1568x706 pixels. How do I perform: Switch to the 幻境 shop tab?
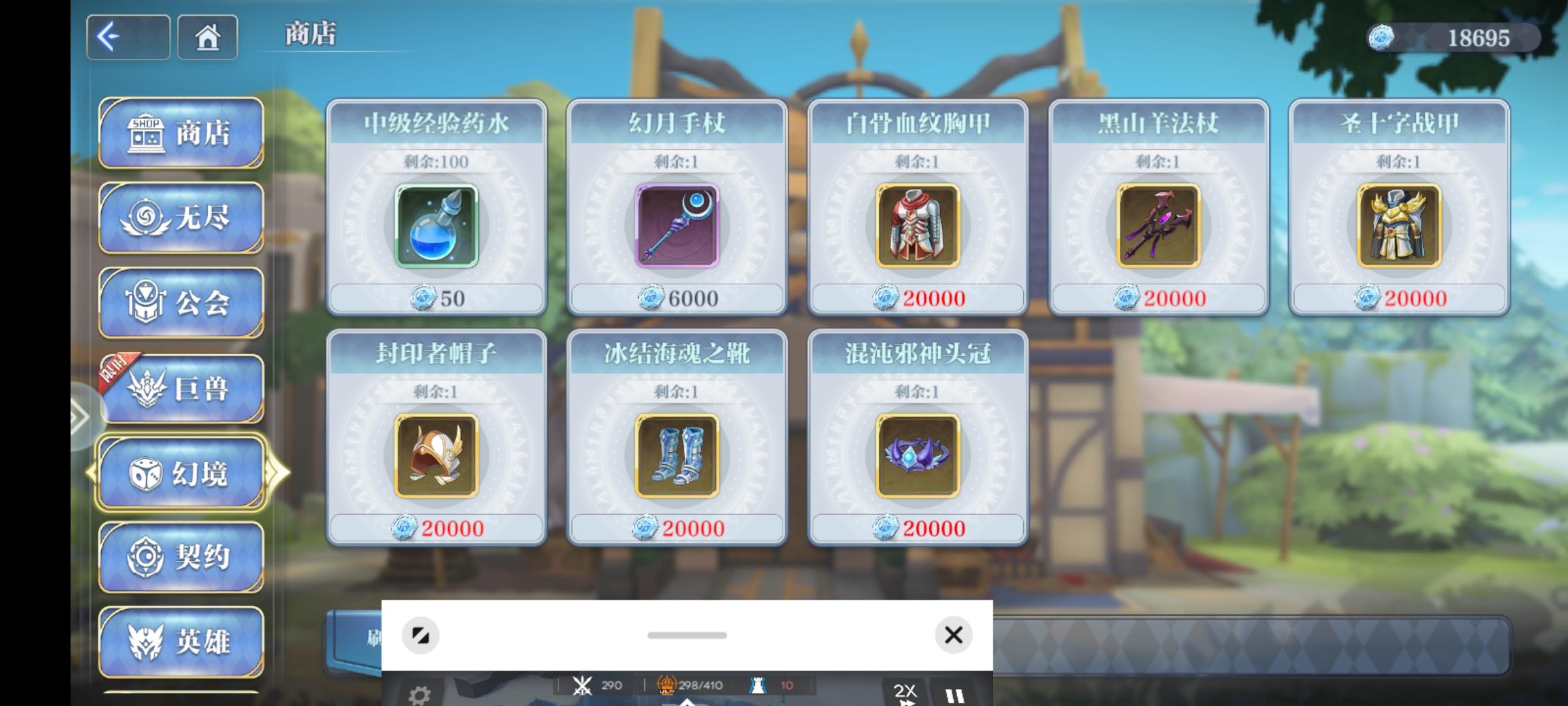click(x=181, y=472)
